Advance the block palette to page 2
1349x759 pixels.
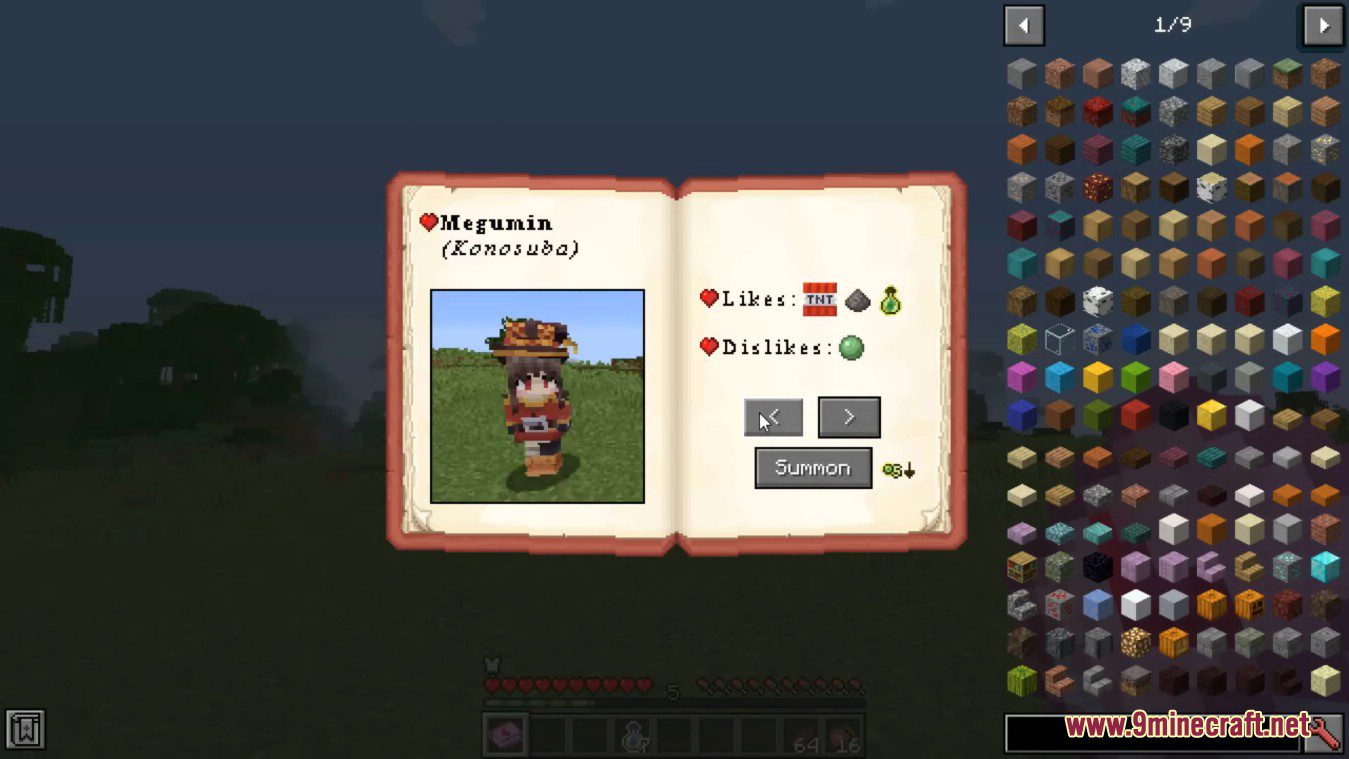point(1322,25)
